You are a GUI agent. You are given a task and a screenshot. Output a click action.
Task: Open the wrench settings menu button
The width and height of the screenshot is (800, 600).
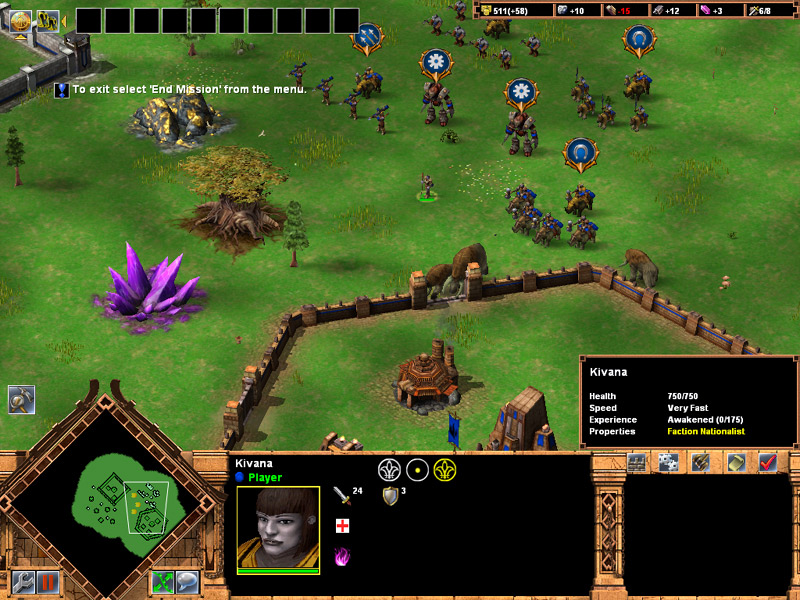pos(23,581)
